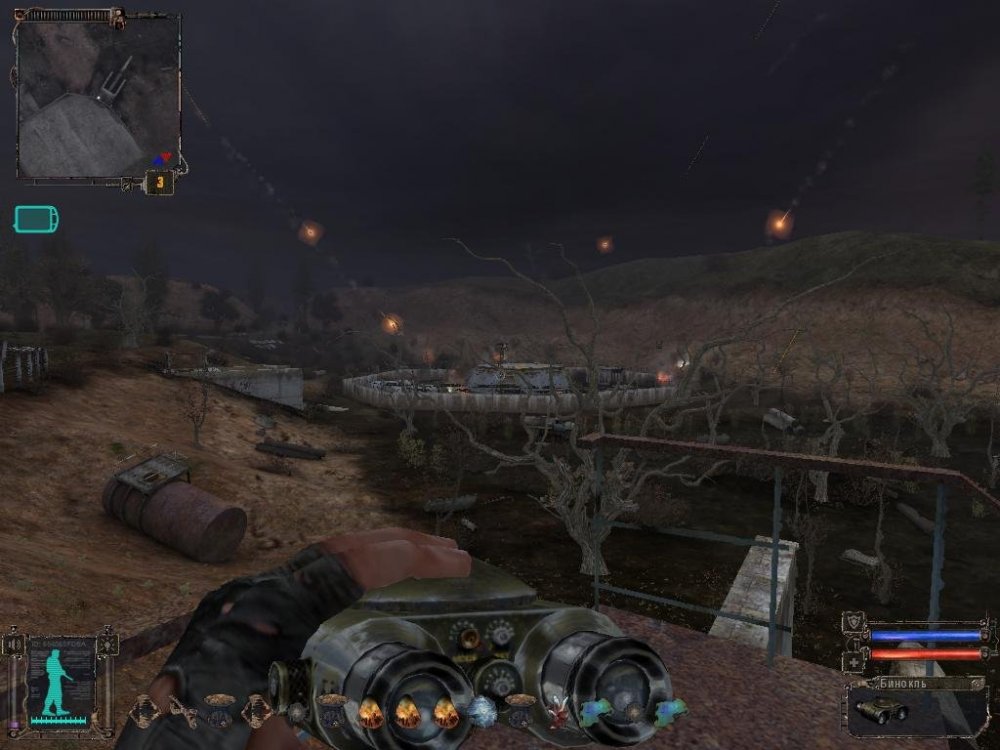Choose the pale blue sphere artifact
Image resolution: width=1000 pixels, height=750 pixels.
click(x=483, y=713)
